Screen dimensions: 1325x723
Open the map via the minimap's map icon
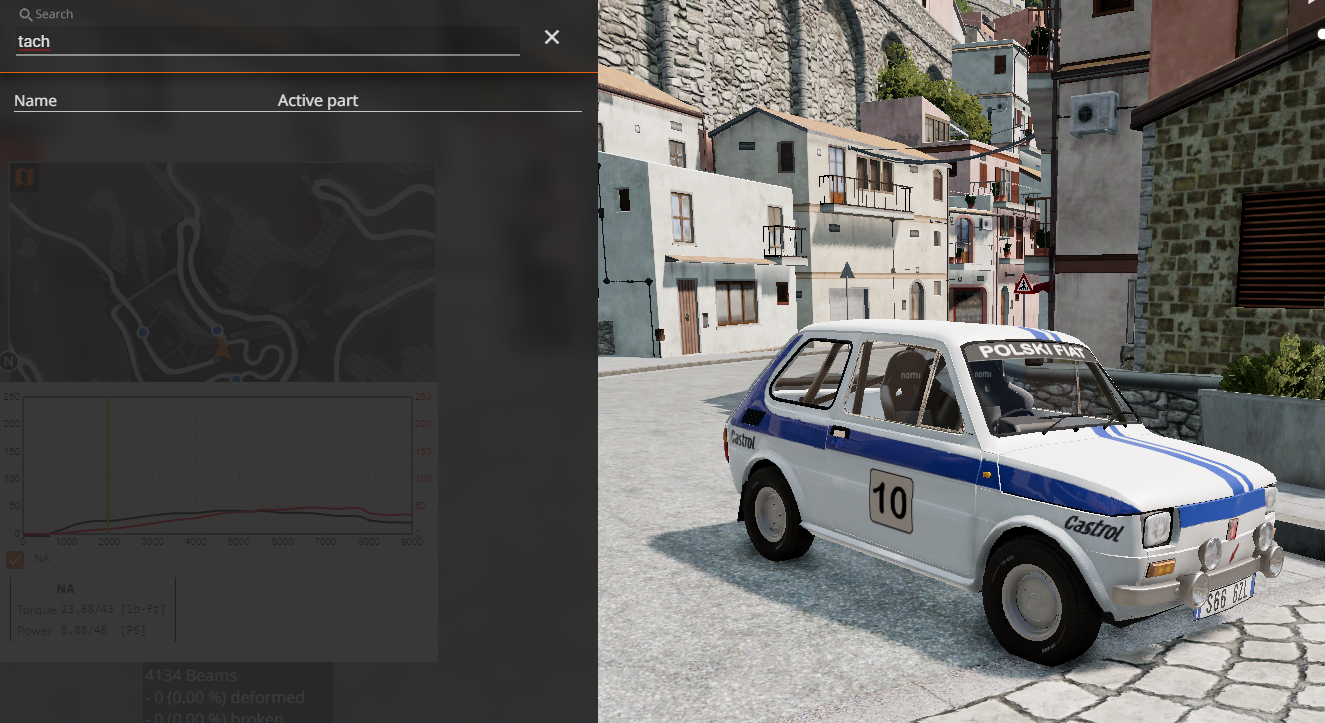pos(24,178)
